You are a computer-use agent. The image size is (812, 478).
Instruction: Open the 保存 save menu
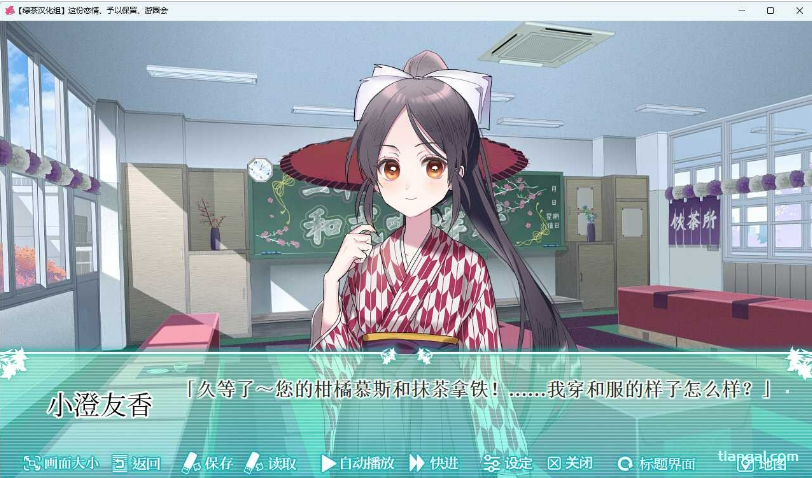pos(208,463)
